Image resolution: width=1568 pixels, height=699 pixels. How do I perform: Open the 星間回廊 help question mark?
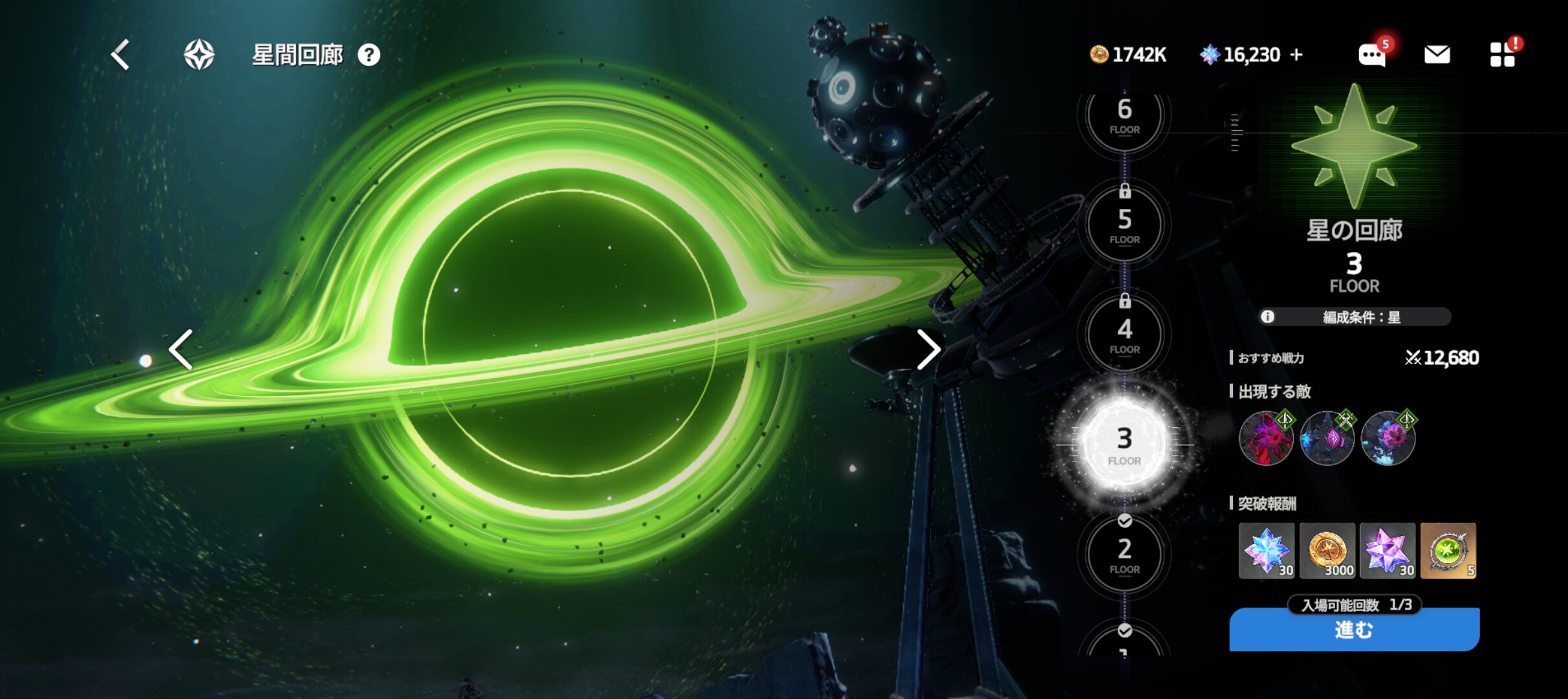369,55
